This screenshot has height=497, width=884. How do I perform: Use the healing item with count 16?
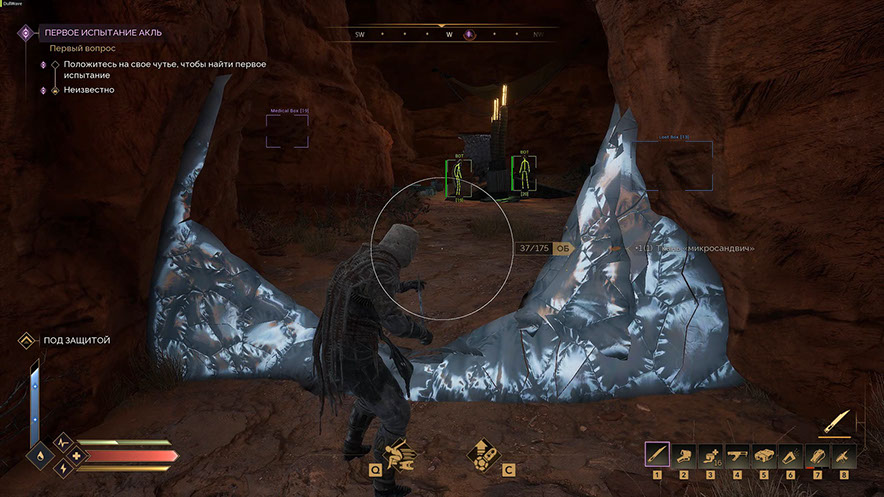click(710, 455)
